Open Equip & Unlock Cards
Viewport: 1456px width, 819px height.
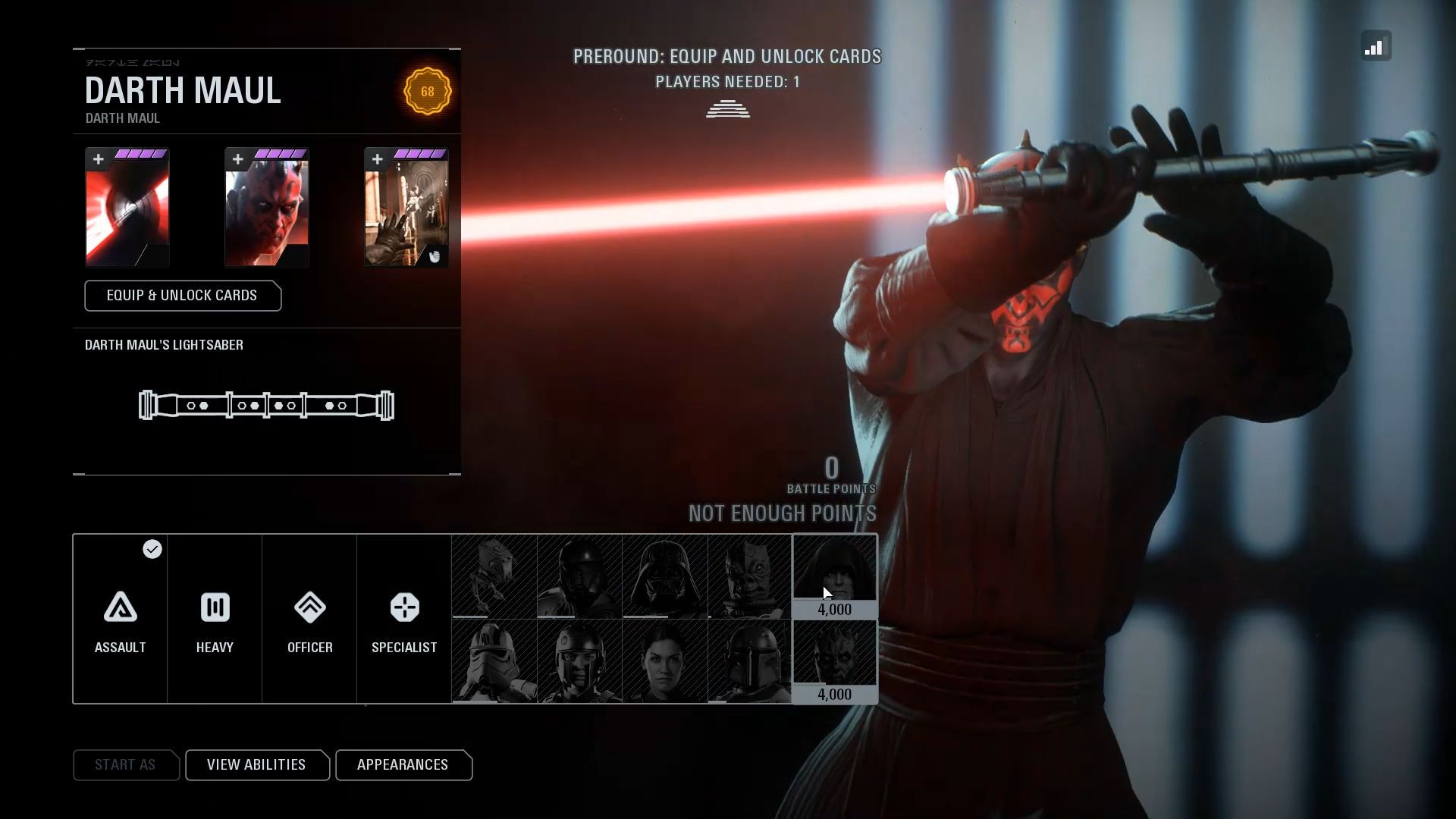183,296
